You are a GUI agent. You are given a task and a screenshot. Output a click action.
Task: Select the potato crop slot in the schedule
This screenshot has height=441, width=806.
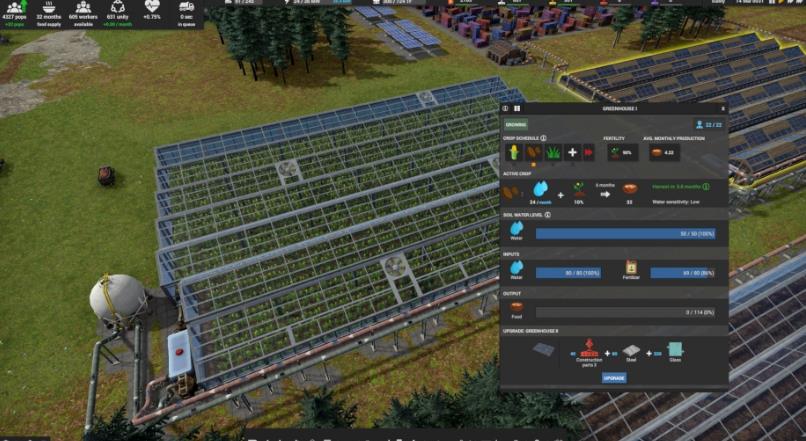click(533, 153)
